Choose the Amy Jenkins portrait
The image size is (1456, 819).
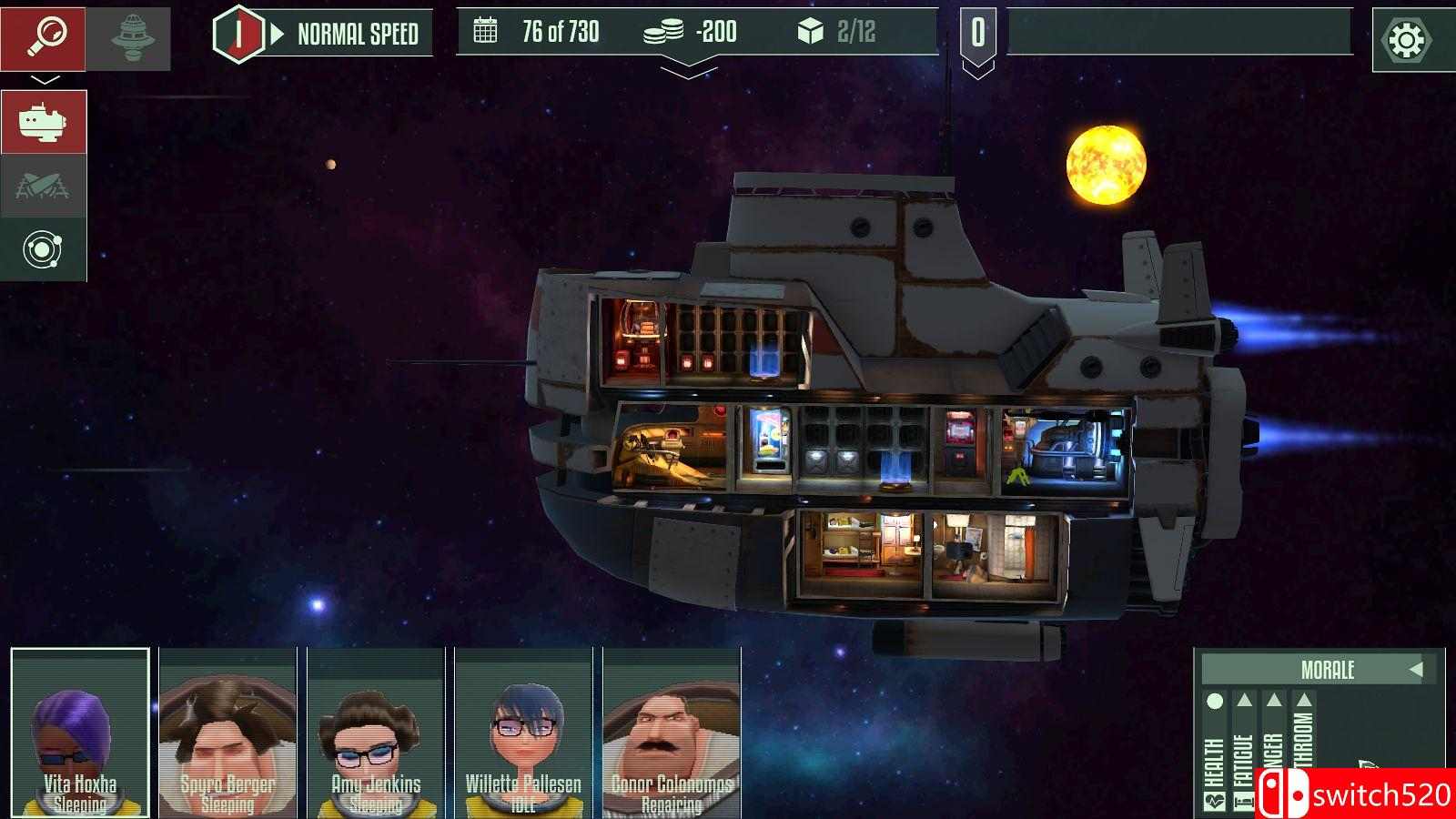(376, 732)
